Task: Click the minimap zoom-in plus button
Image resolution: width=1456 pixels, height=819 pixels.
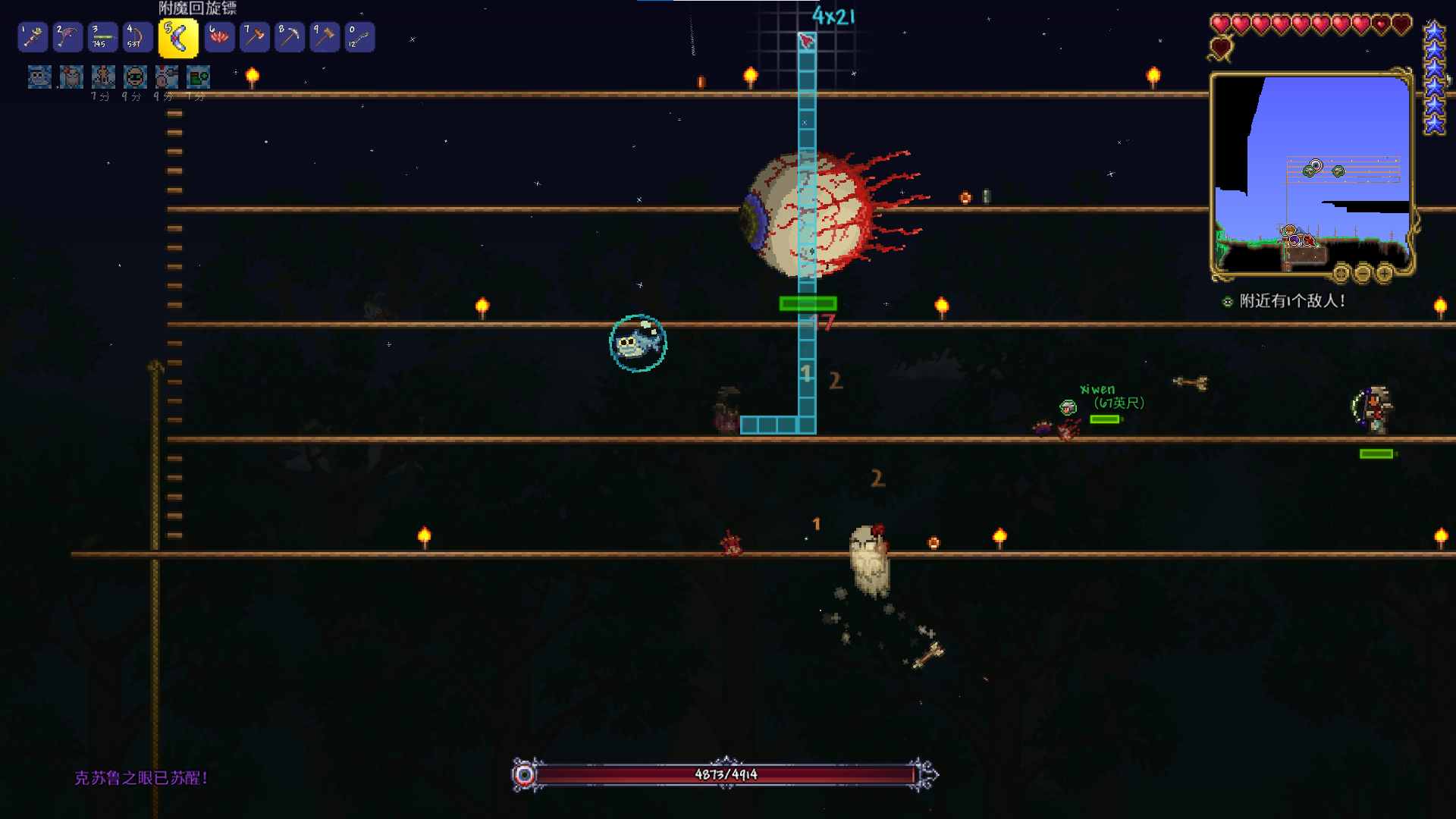Action: click(1385, 272)
